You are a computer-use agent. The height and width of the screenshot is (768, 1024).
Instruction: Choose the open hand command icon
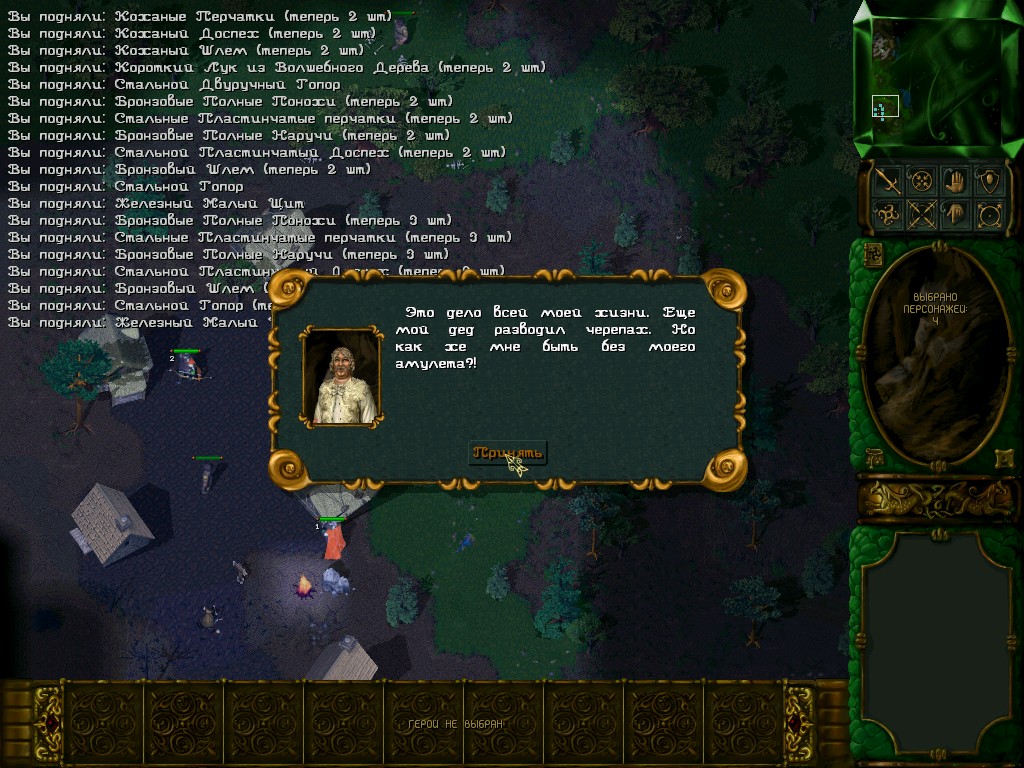(955, 181)
